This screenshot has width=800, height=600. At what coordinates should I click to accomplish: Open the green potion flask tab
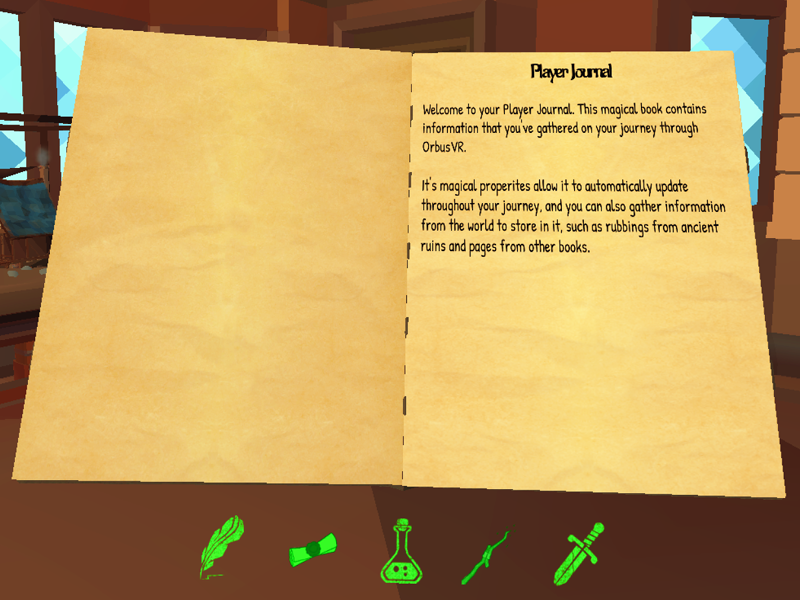402,552
